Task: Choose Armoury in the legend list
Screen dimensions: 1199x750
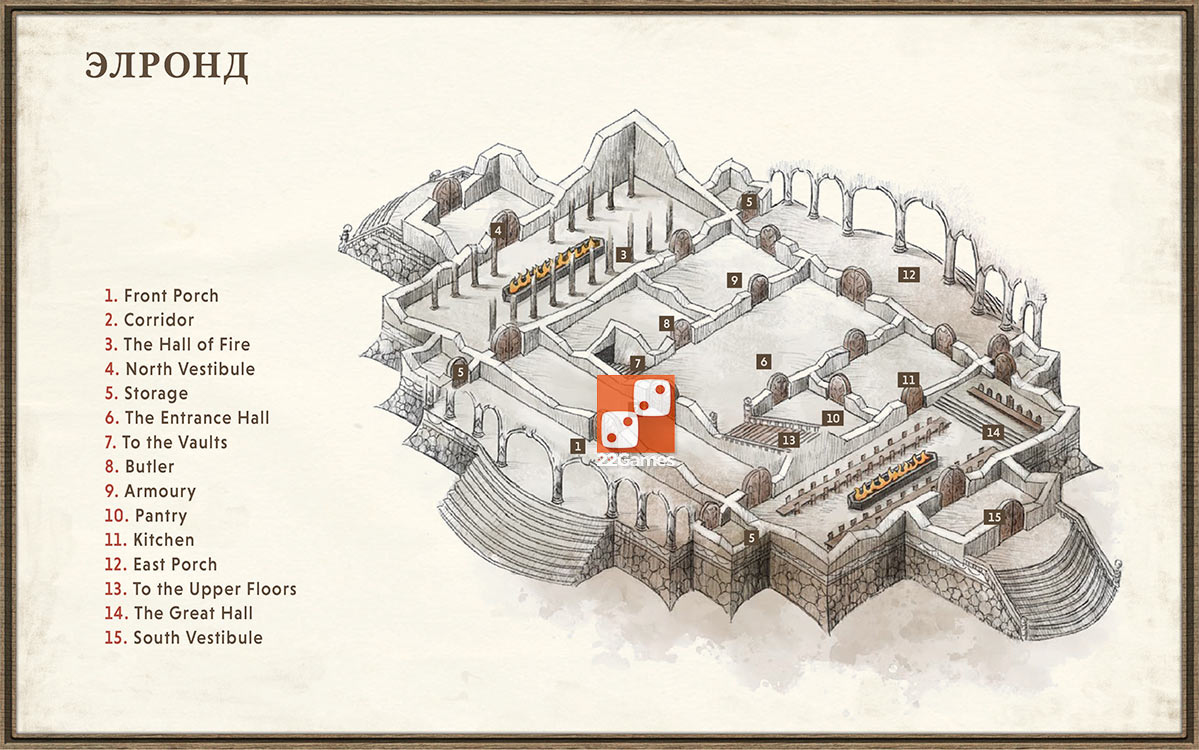Action: coord(150,491)
